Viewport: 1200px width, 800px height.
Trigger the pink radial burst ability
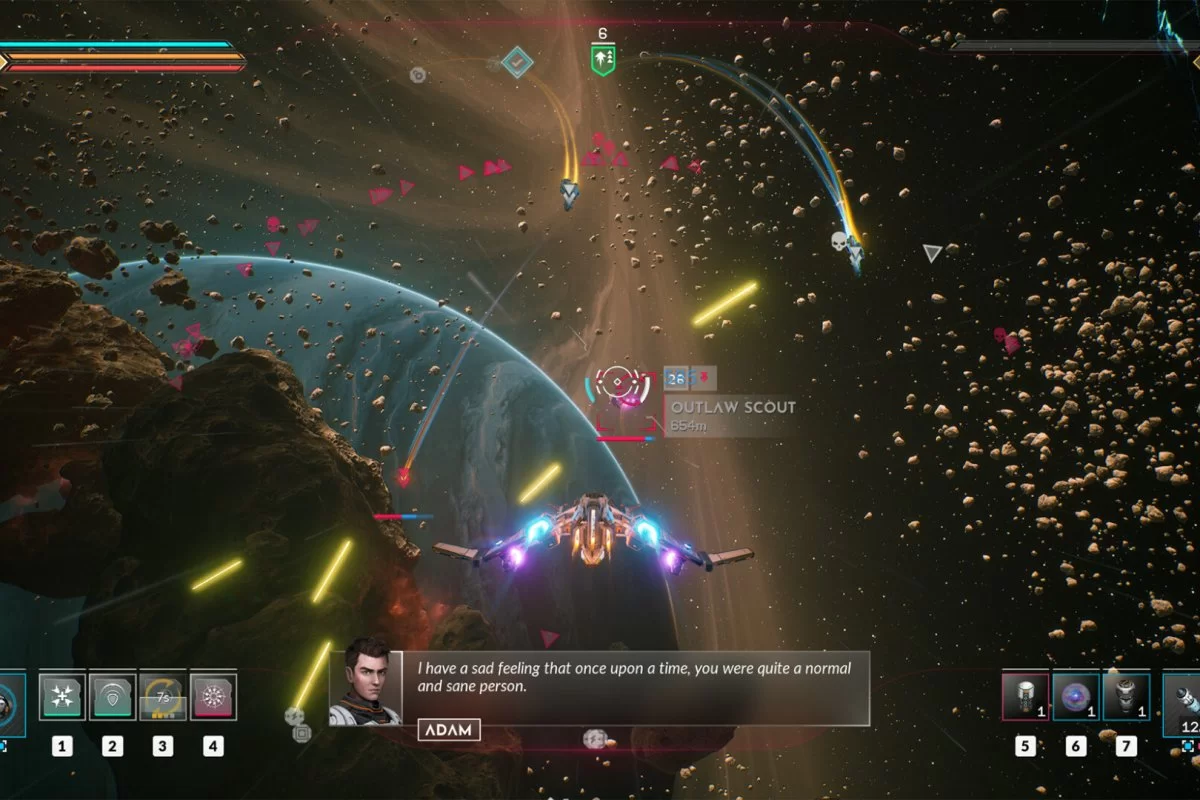(x=213, y=696)
